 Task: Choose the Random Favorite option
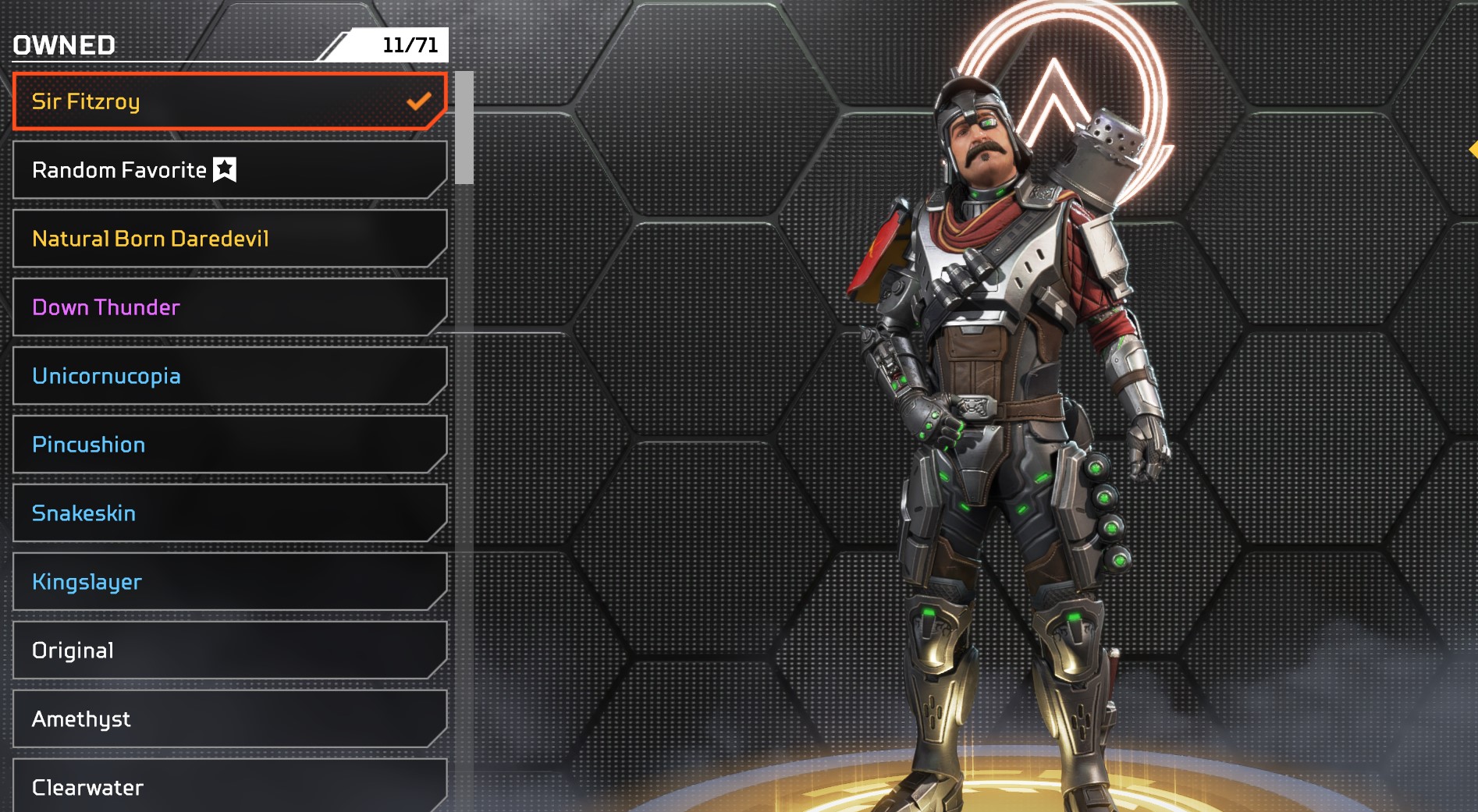229,170
